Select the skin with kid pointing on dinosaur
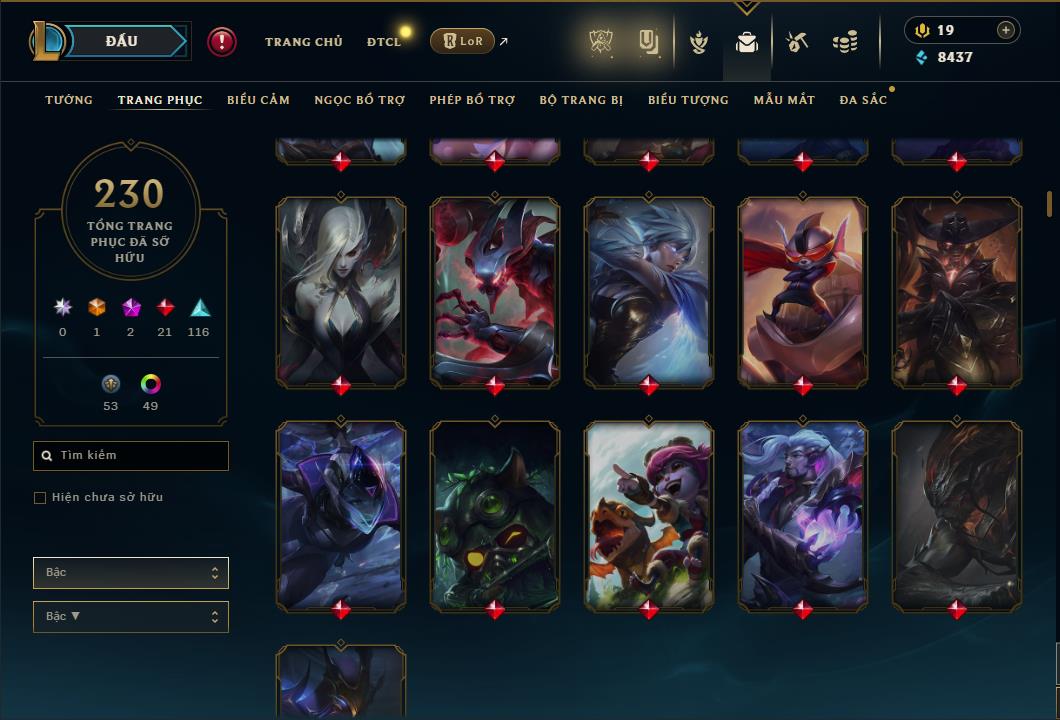The height and width of the screenshot is (720, 1060). 649,514
